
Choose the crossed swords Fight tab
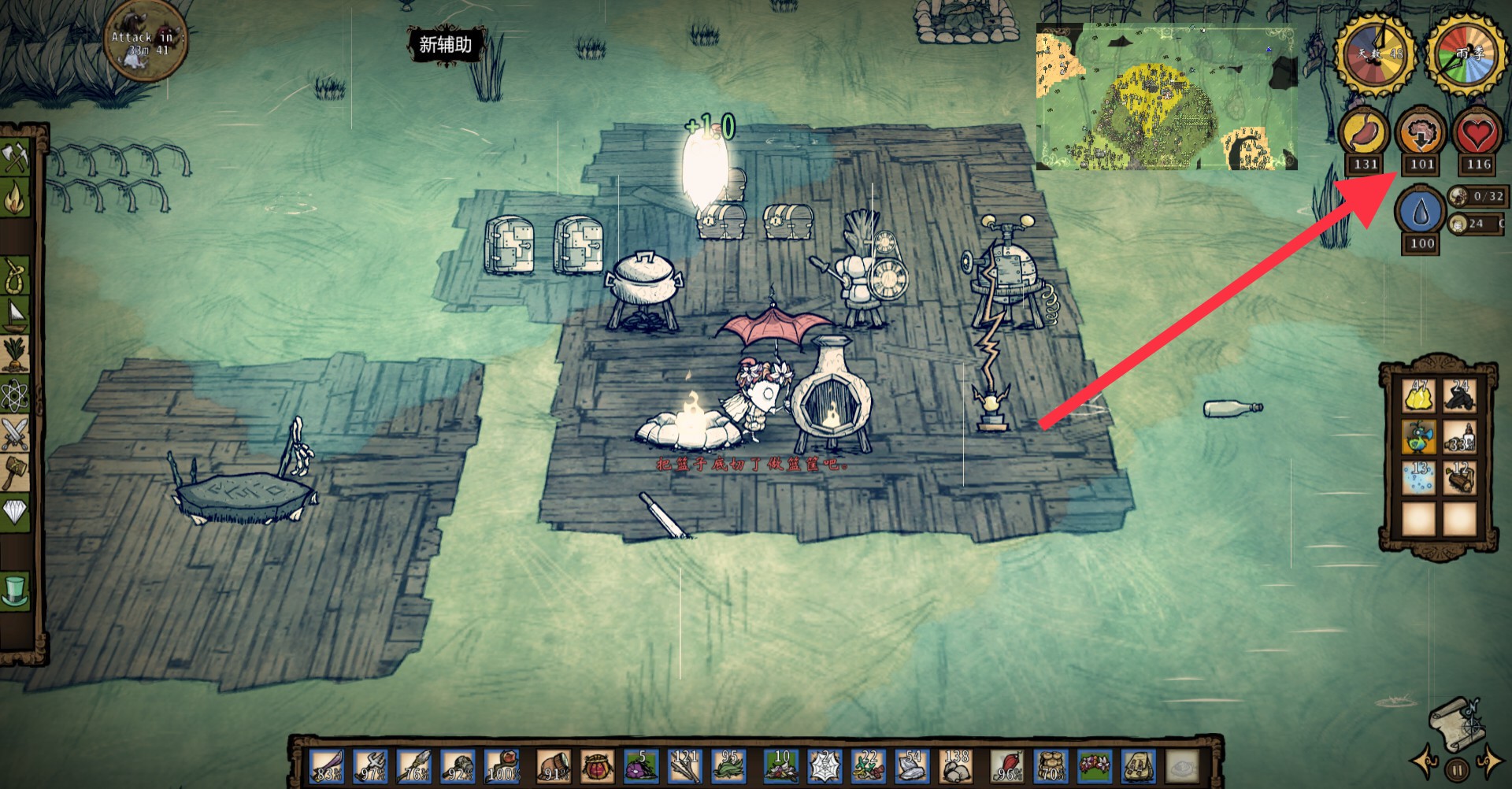point(17,433)
